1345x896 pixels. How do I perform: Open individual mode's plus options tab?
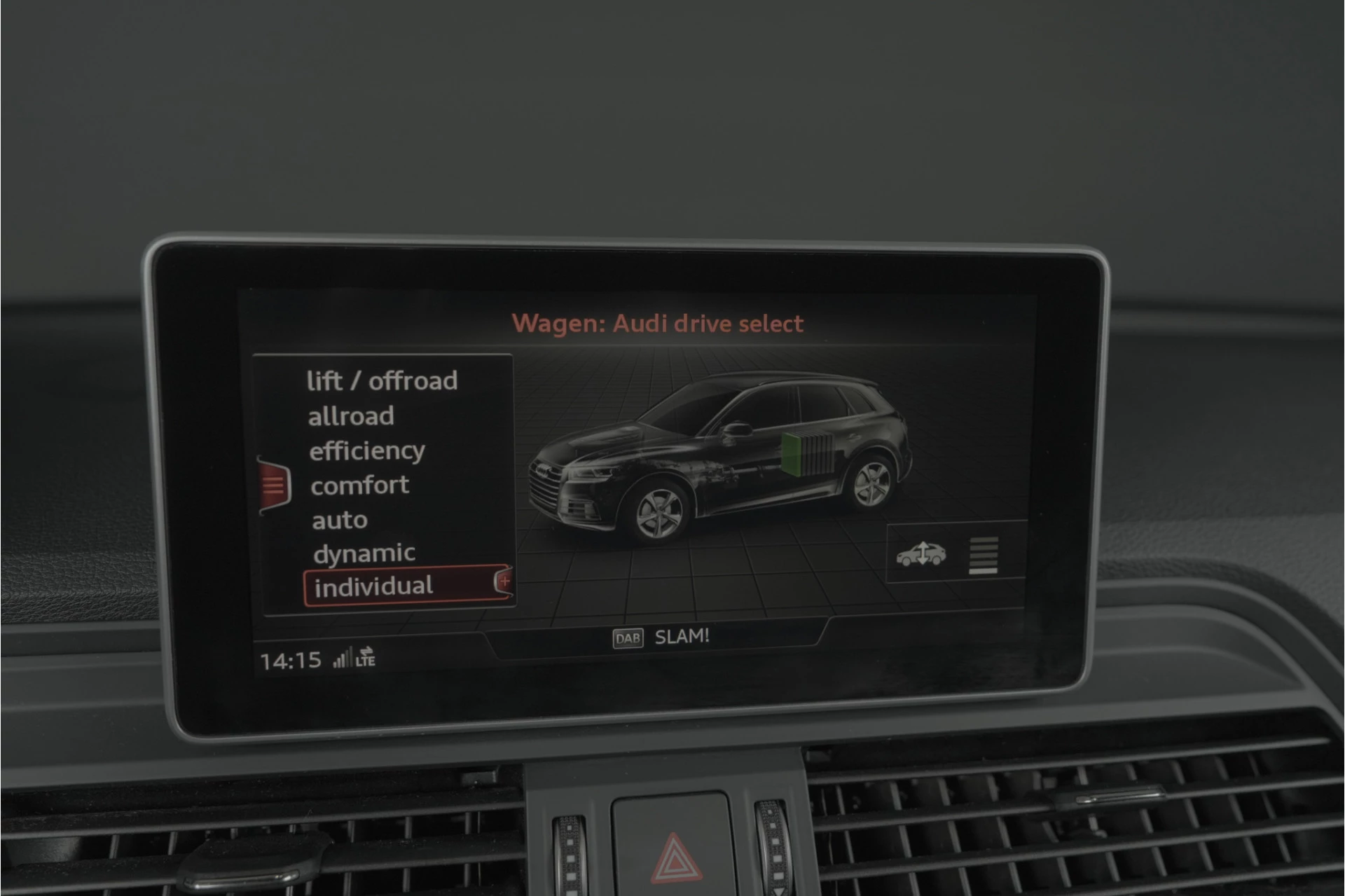point(504,581)
